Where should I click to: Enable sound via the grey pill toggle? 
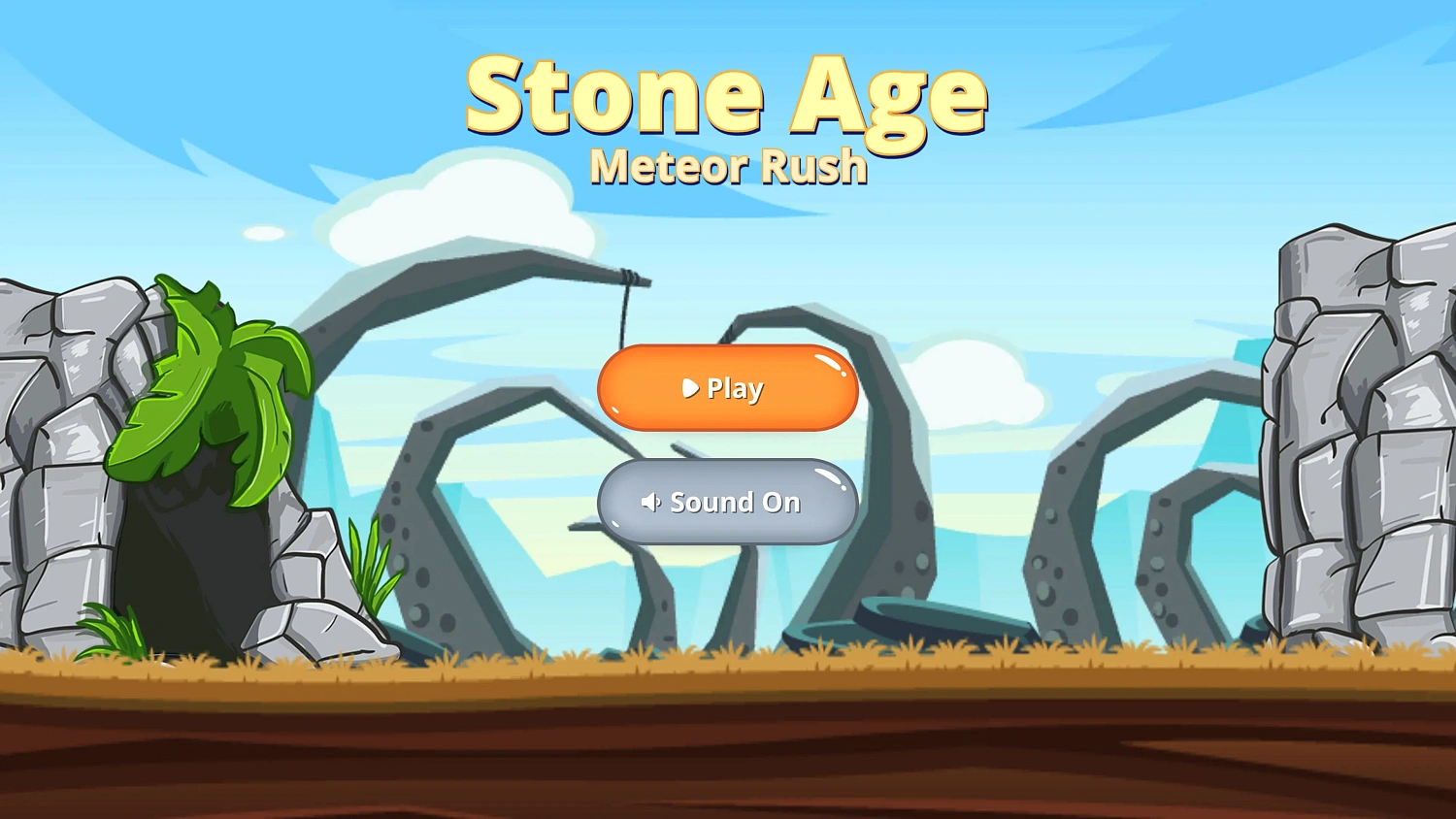click(x=728, y=503)
